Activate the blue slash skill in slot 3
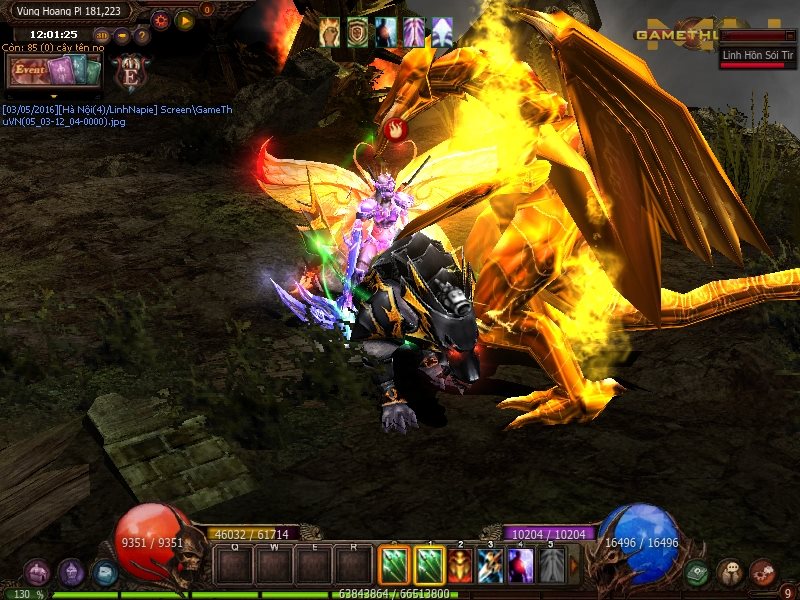Screen dimensions: 800x600 click(x=490, y=566)
